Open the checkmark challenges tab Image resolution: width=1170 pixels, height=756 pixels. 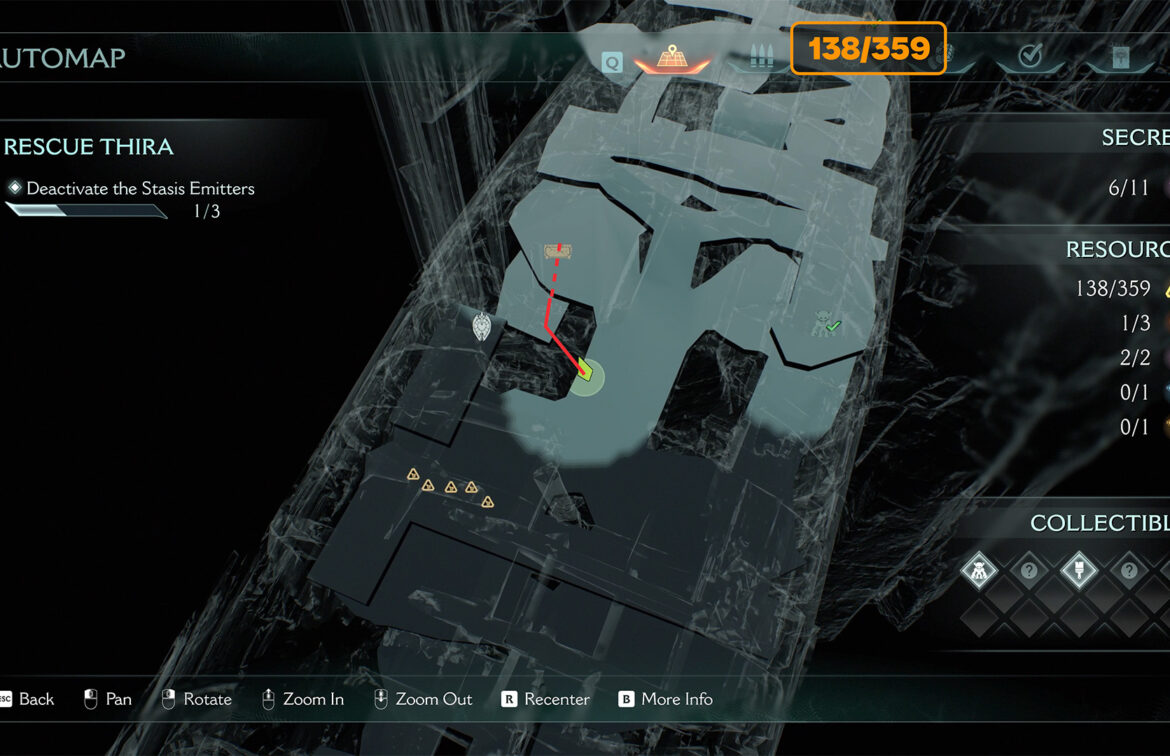1030,57
